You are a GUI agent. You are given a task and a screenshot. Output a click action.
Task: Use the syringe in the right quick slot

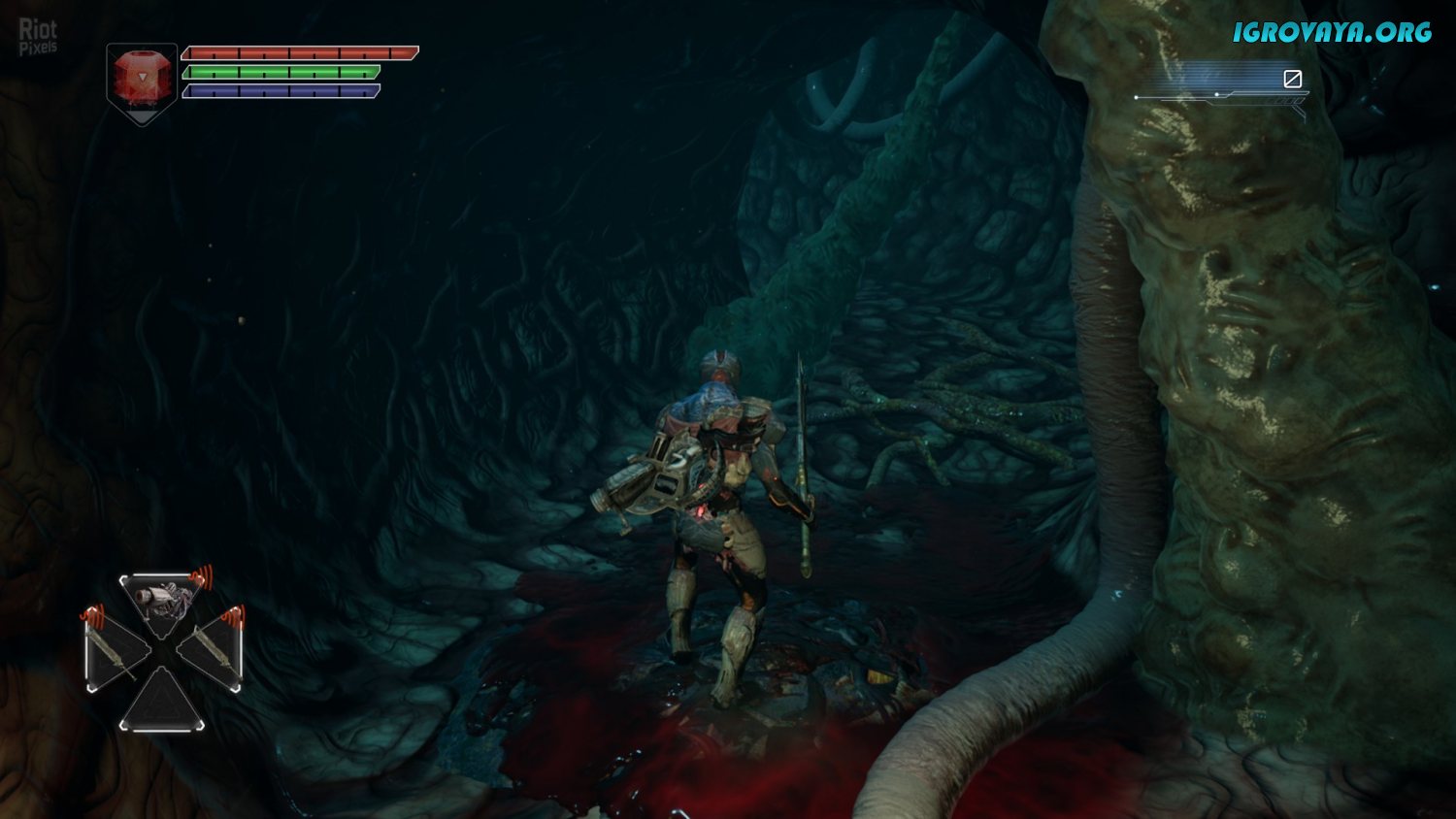pyautogui.click(x=212, y=648)
